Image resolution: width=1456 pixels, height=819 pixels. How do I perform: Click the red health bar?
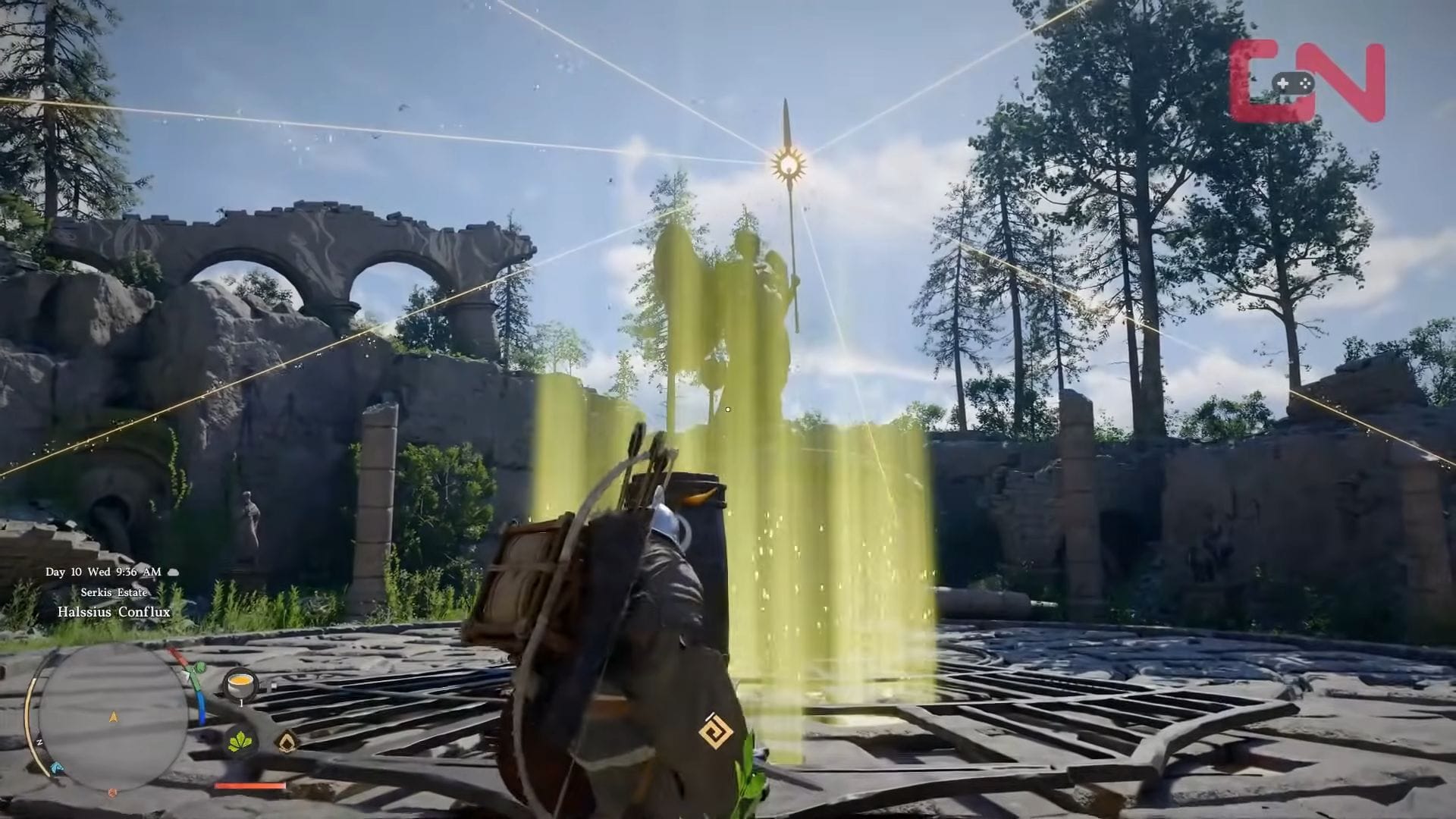coord(249,786)
